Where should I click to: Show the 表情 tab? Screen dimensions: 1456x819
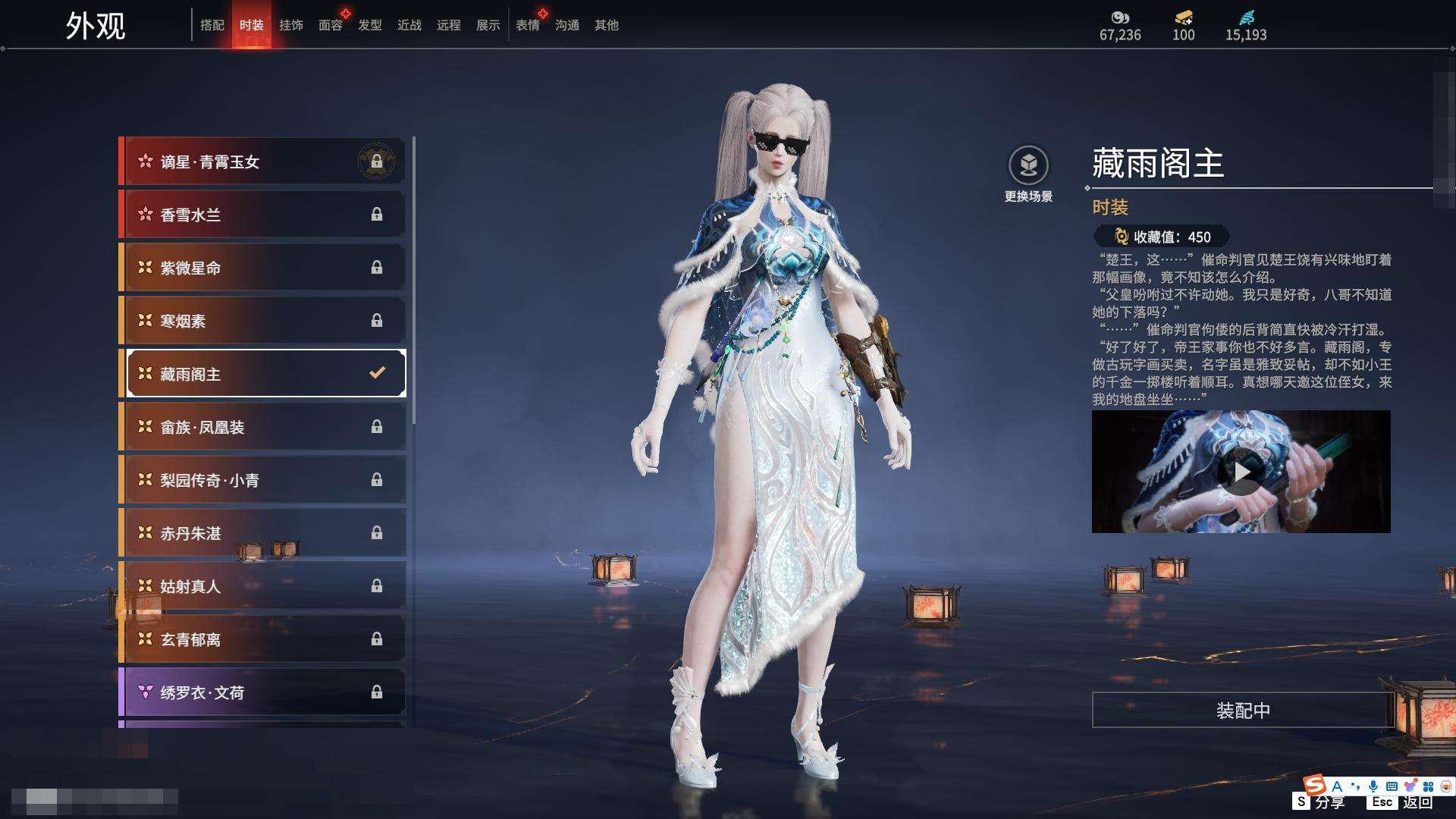tap(528, 25)
